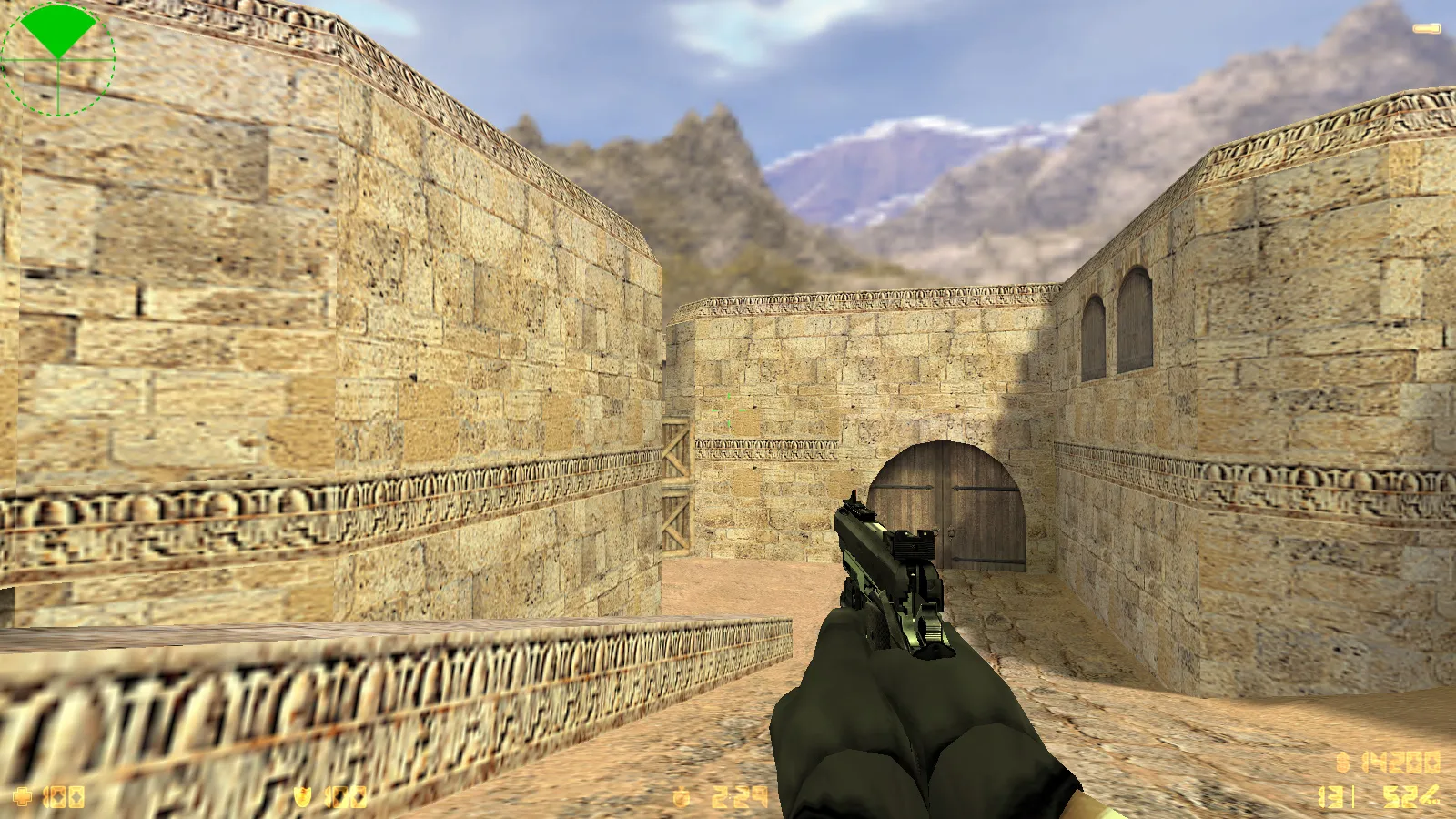This screenshot has height=819, width=1456.
Task: Click the crosshair at screen center
Action: tap(728, 409)
